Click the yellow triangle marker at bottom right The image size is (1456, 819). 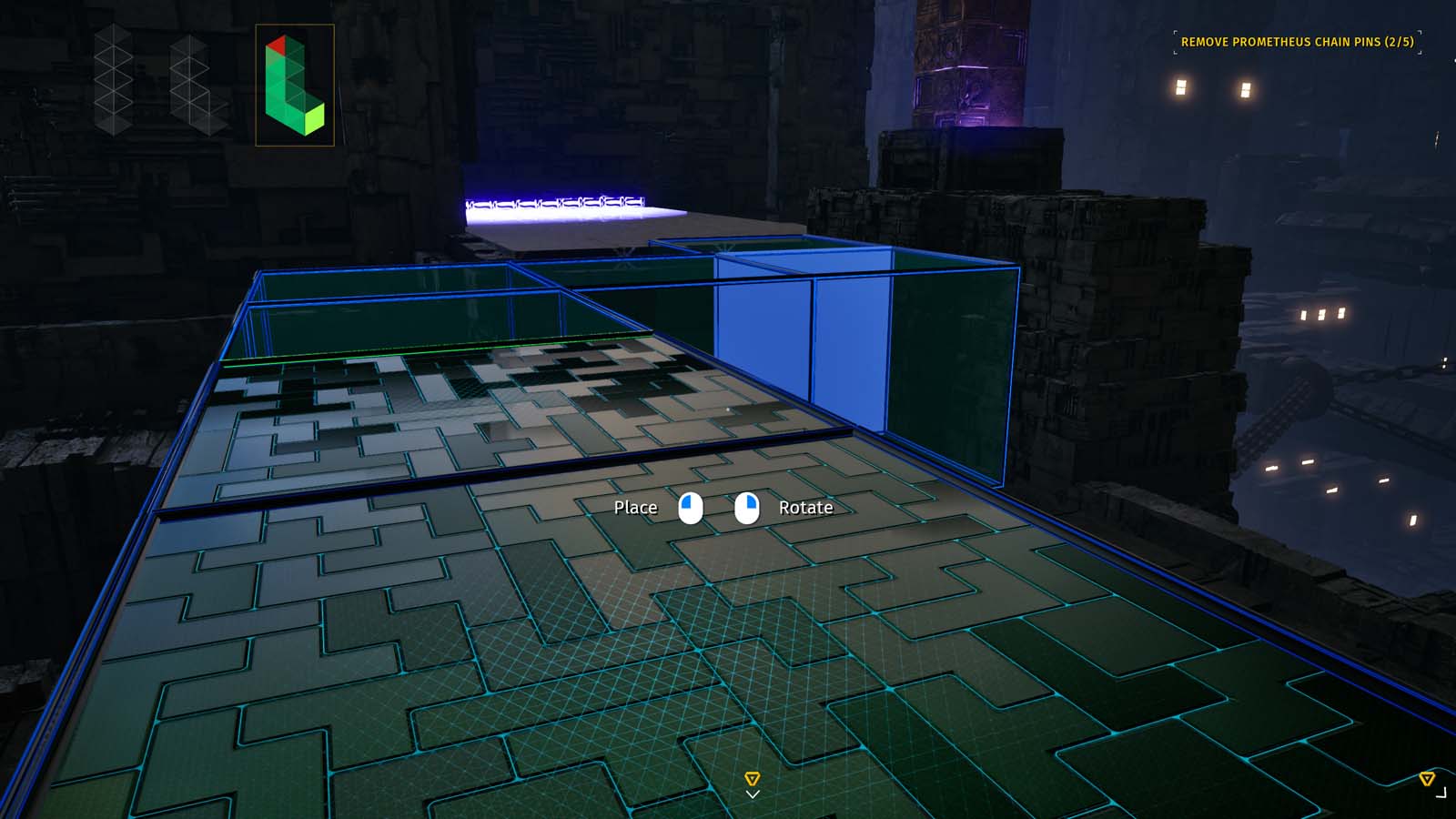1427,779
